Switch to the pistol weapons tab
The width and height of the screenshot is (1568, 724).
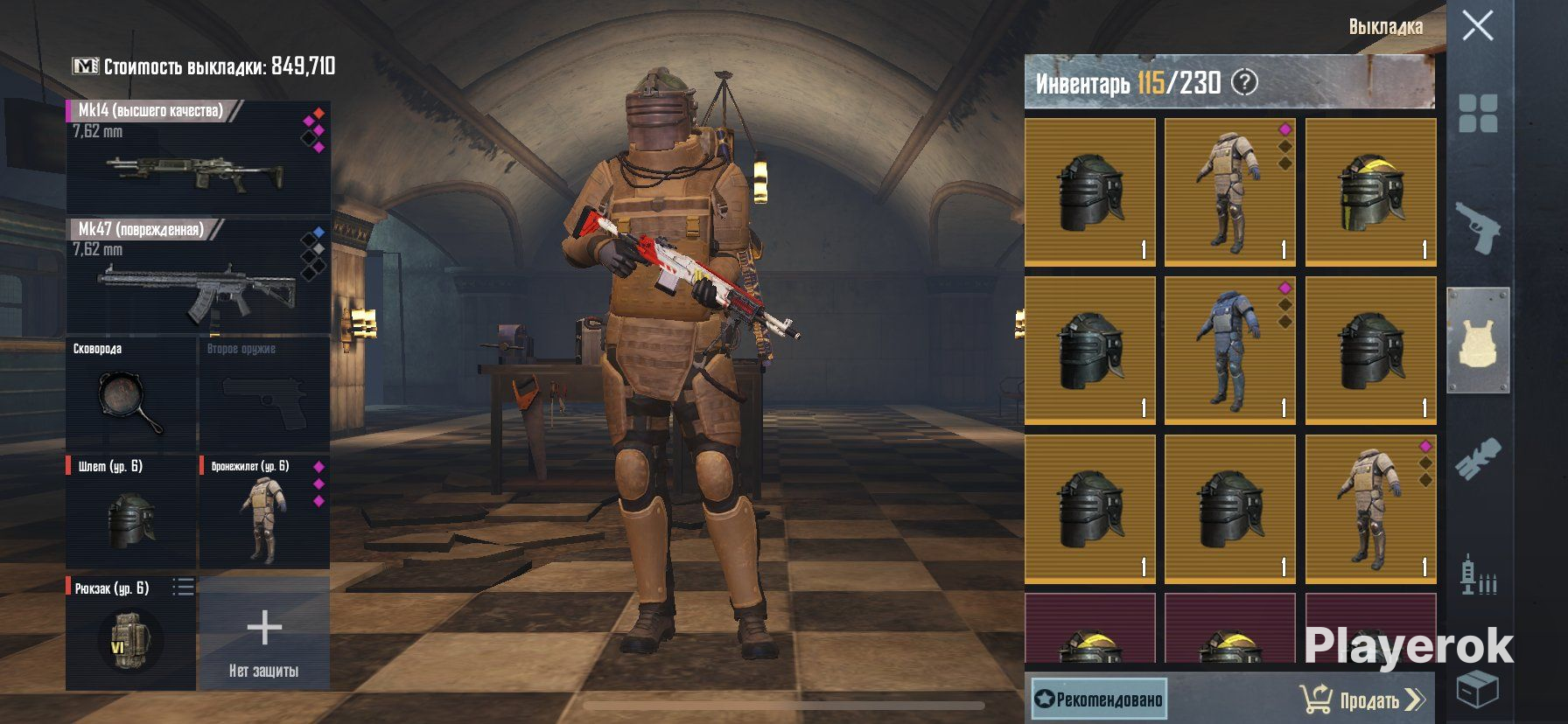(x=1478, y=227)
